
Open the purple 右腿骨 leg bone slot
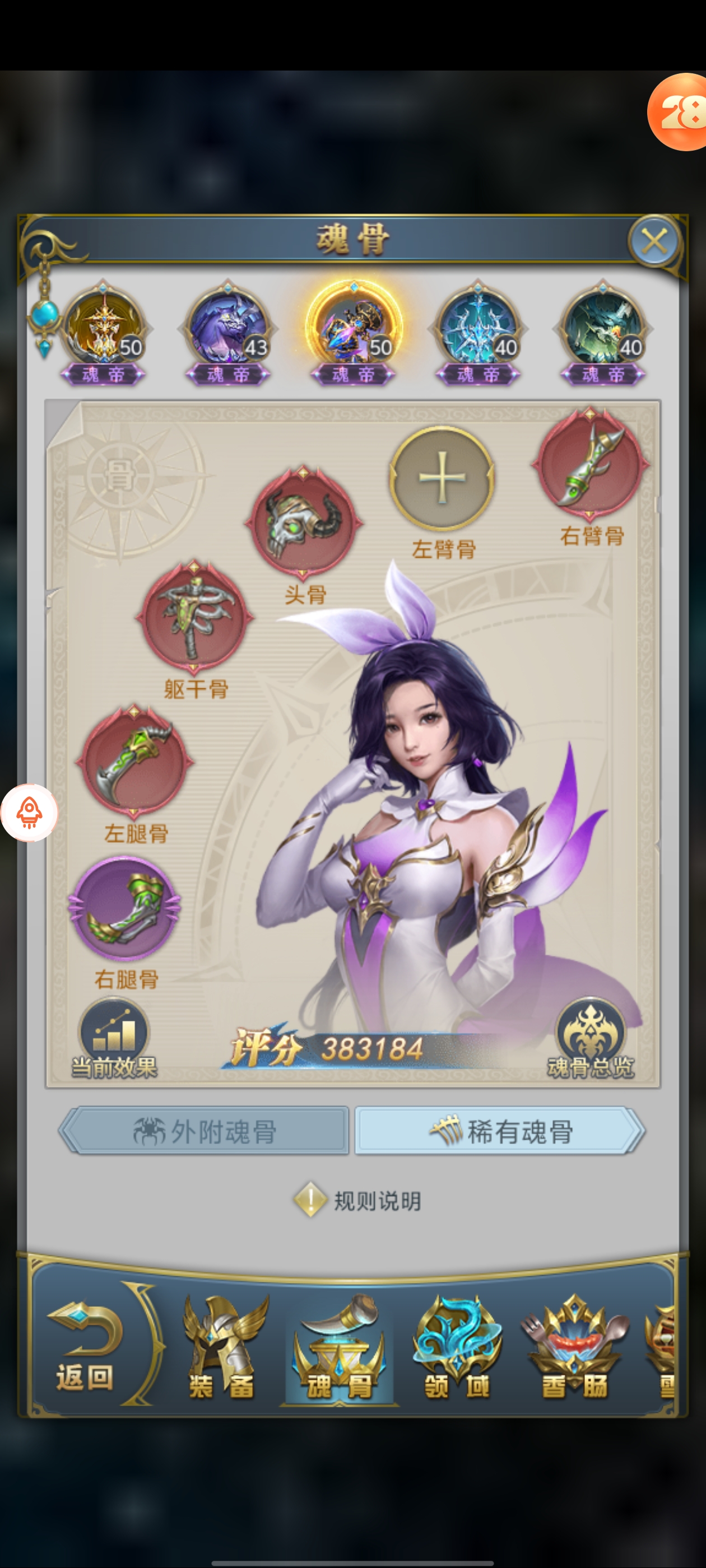[125, 908]
